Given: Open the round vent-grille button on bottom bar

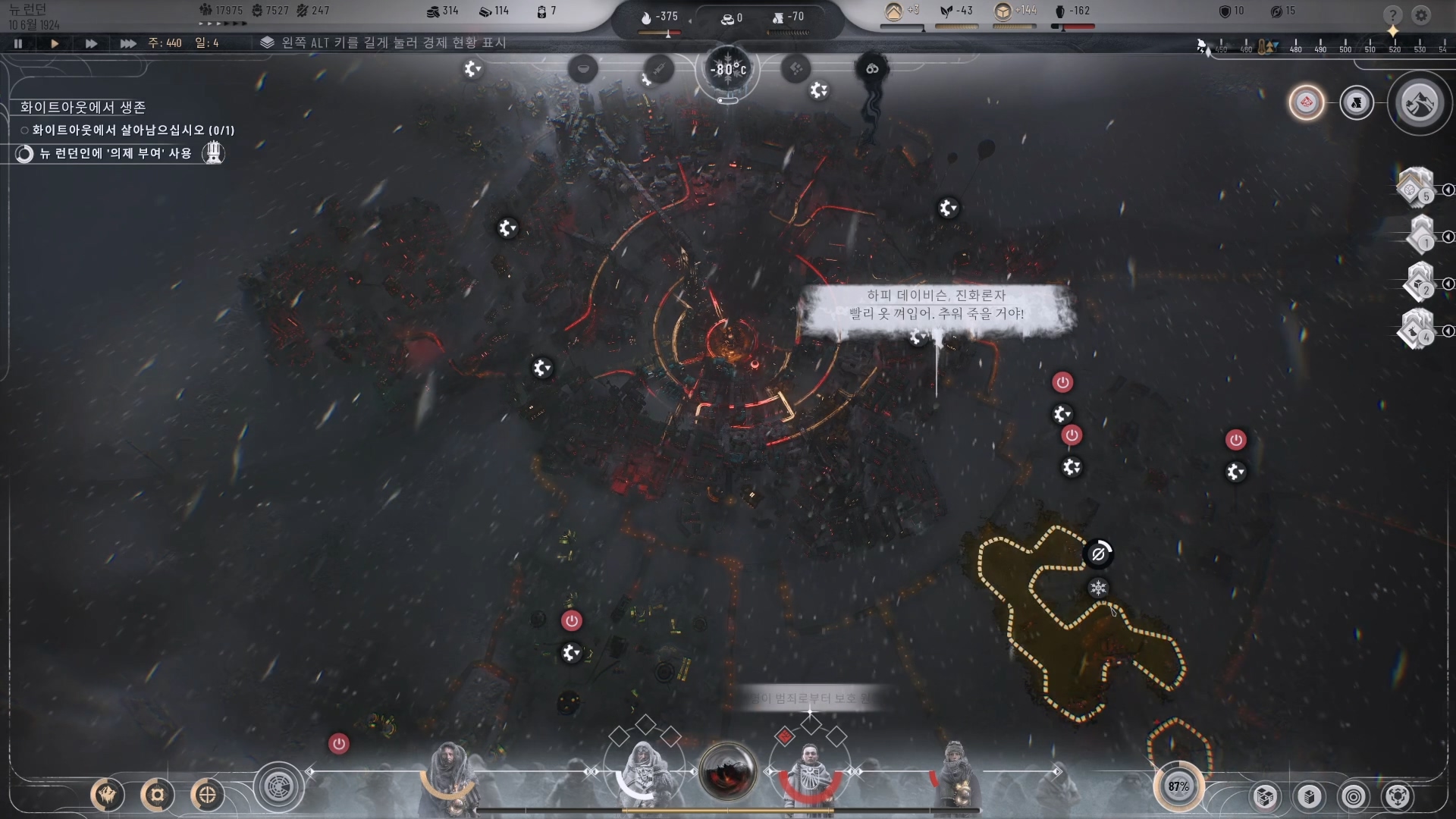Looking at the screenshot, I should [278, 787].
